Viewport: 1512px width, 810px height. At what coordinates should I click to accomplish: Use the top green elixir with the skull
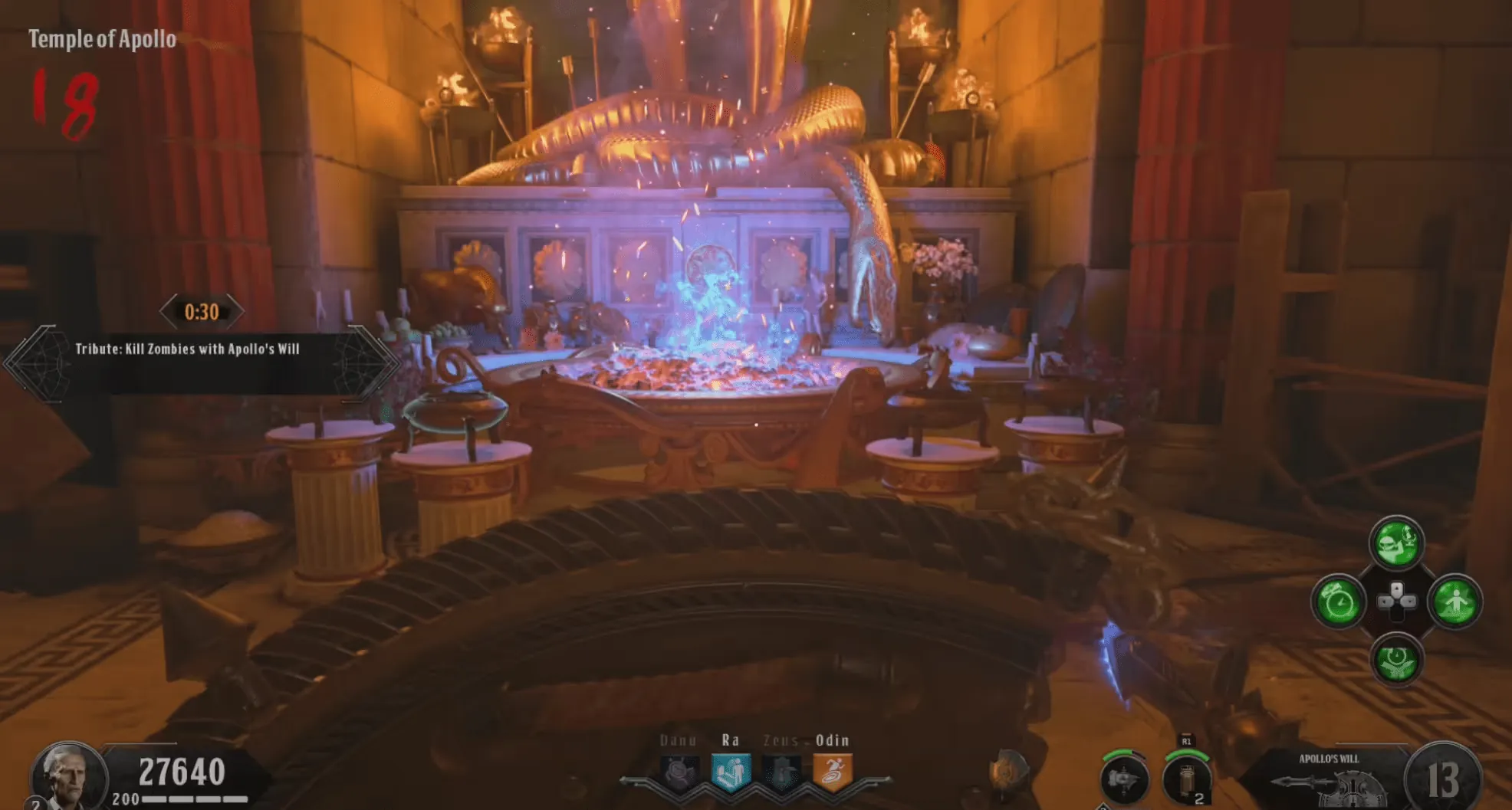pyautogui.click(x=1396, y=543)
